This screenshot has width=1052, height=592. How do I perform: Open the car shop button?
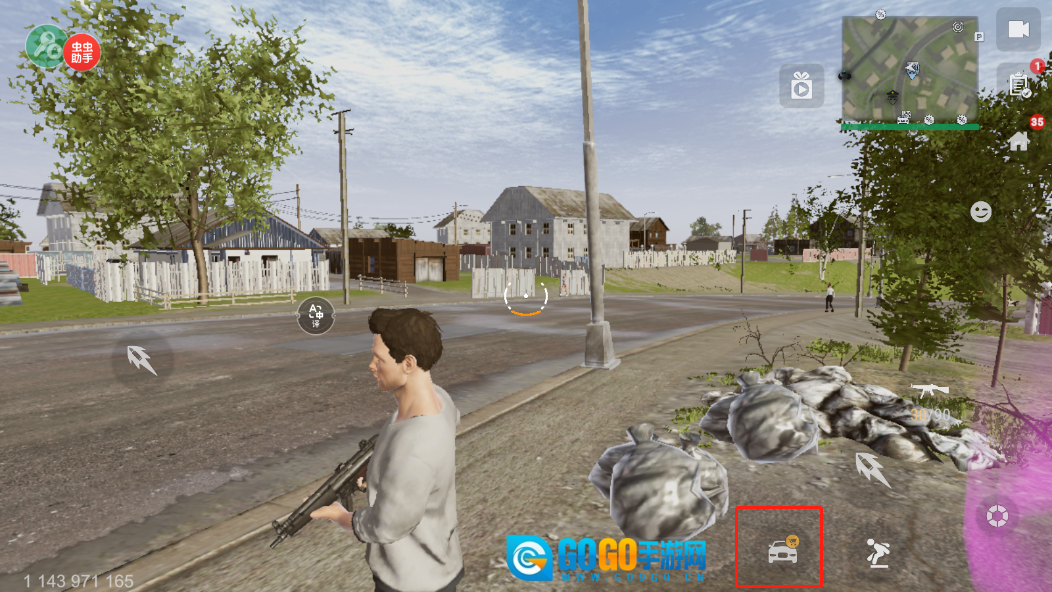[x=780, y=549]
